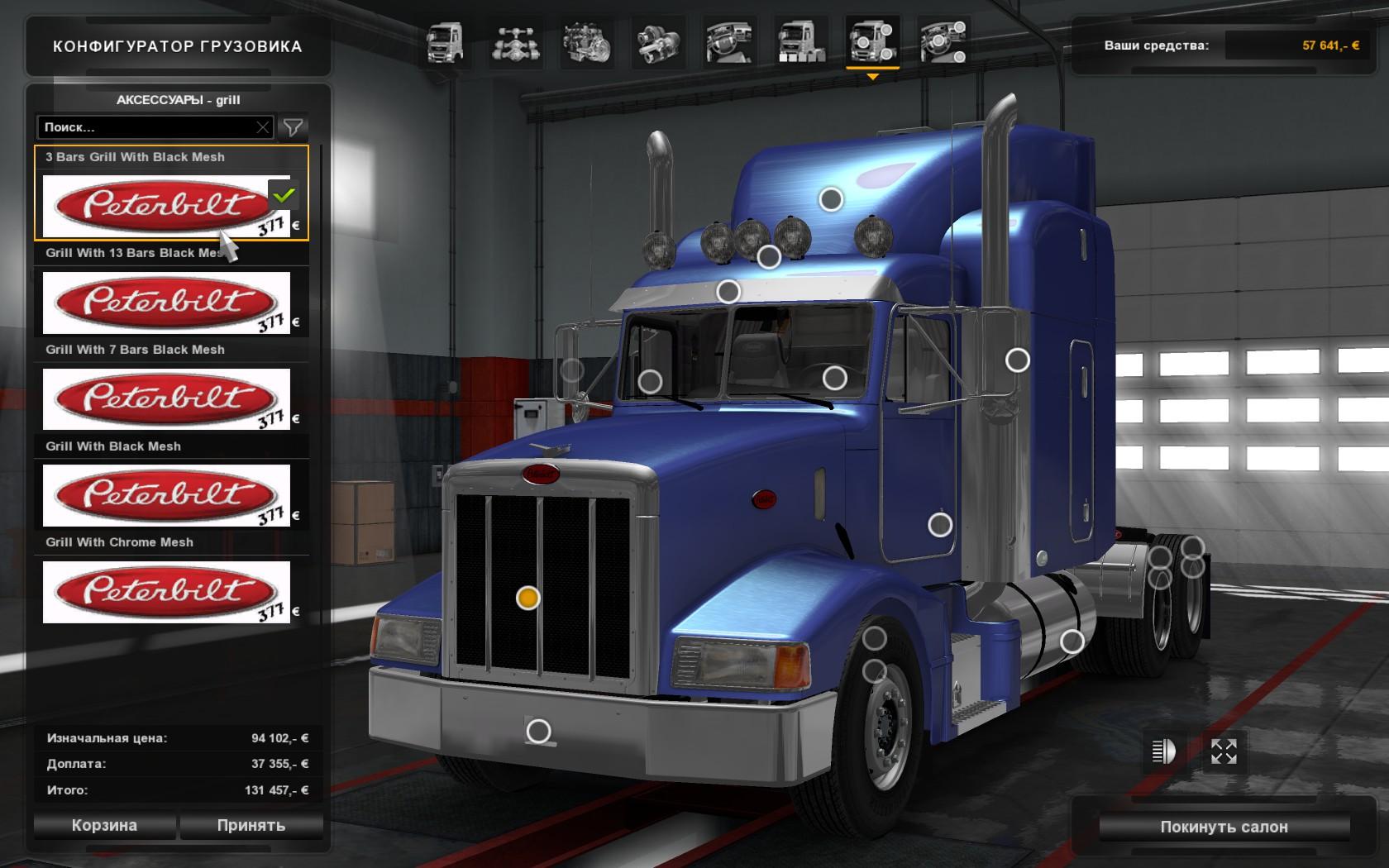Select the Grill With Black Mesh option
1389x868 pixels.
tap(166, 495)
